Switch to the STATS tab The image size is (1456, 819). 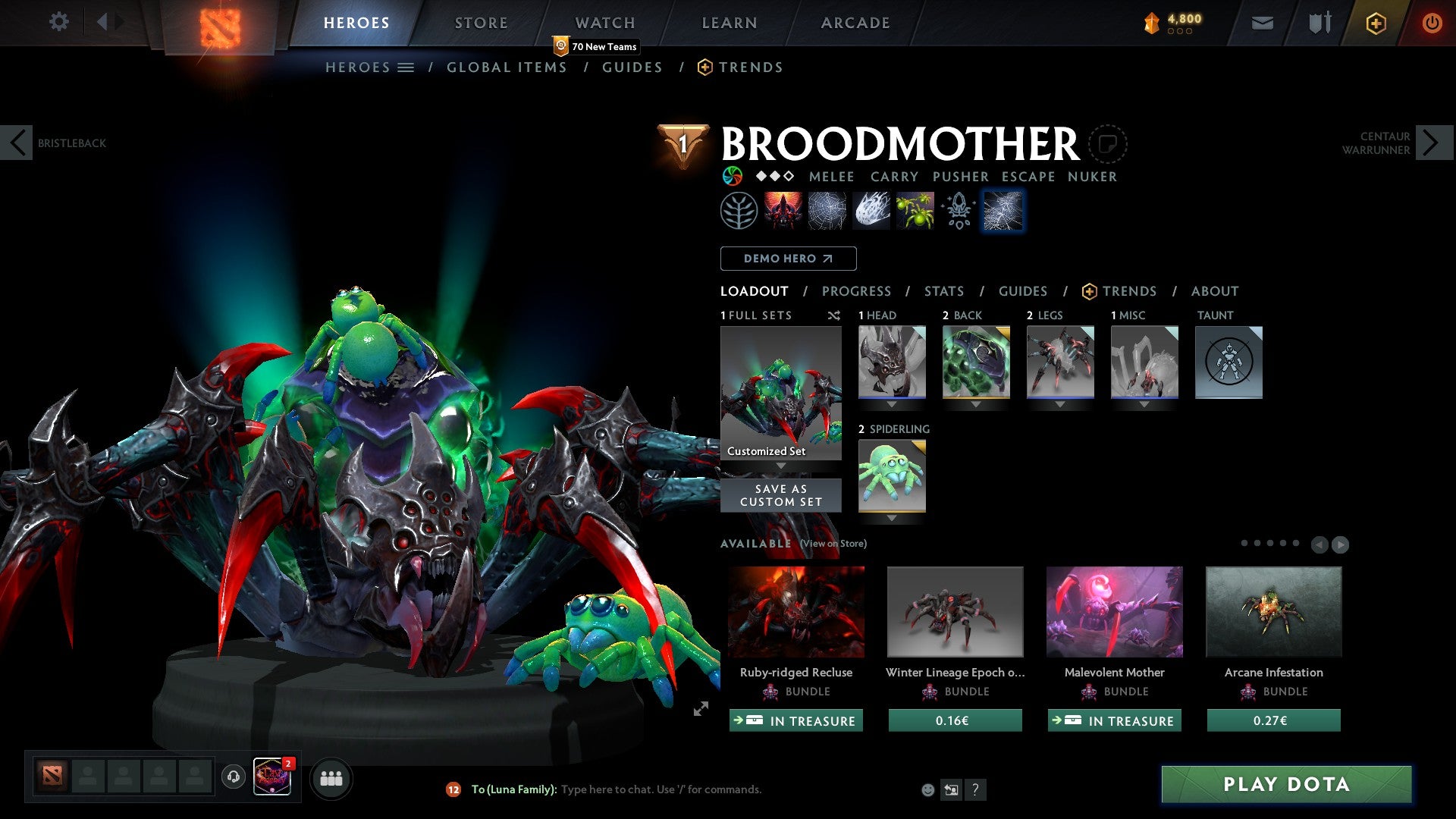click(943, 291)
